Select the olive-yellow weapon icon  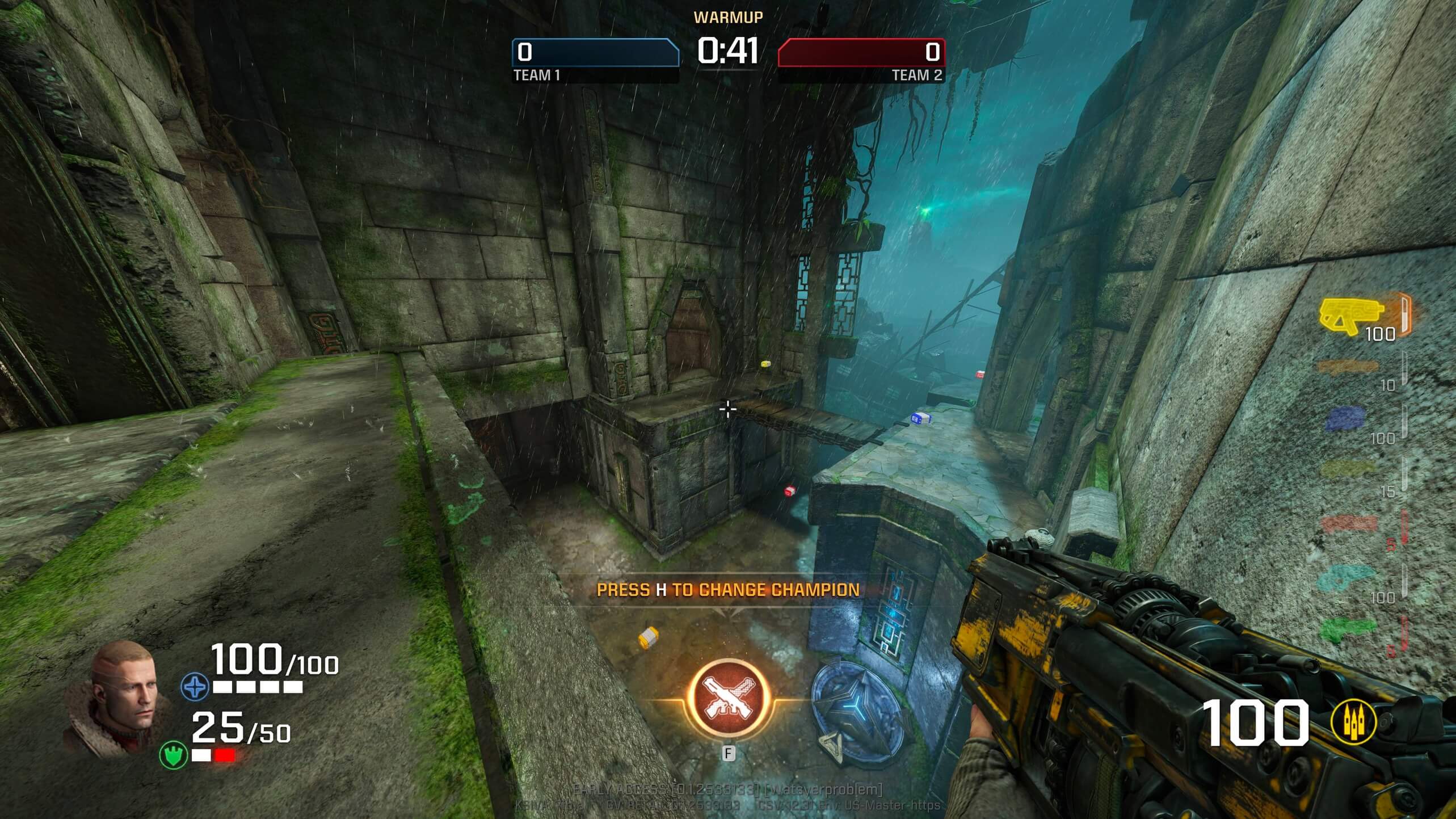[1348, 469]
